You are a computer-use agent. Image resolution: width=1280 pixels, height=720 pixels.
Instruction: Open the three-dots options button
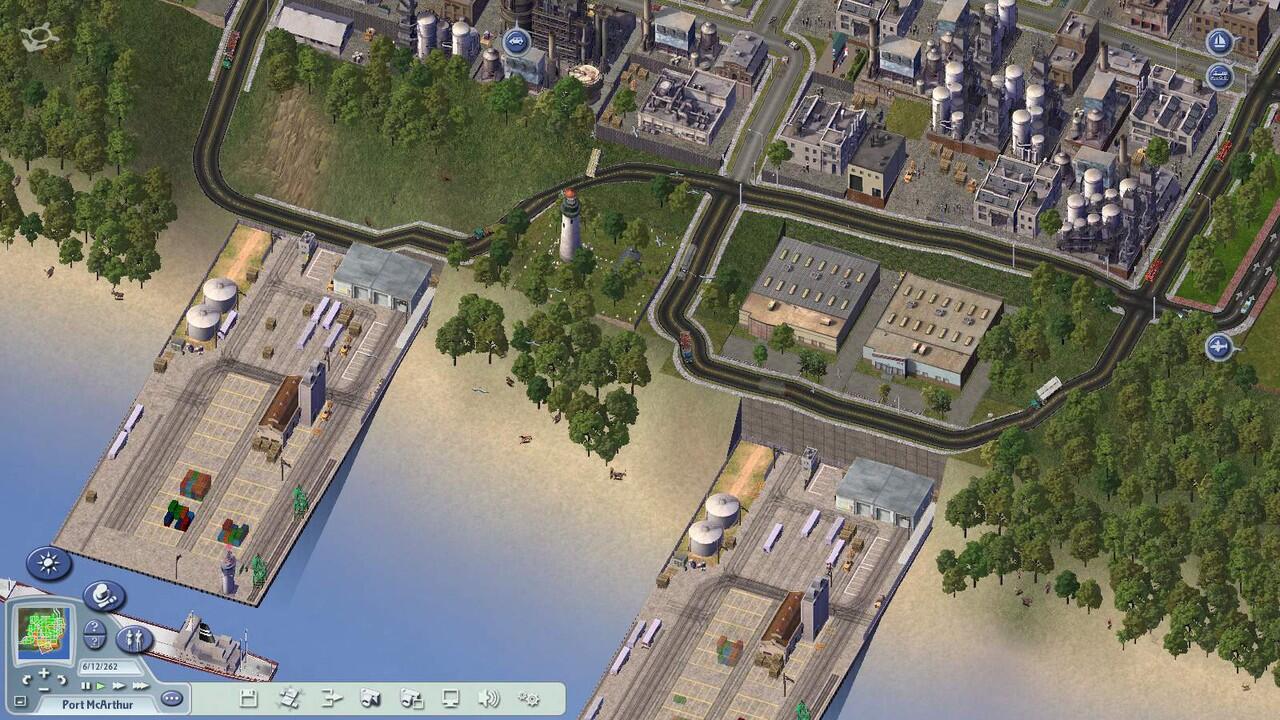click(x=171, y=697)
